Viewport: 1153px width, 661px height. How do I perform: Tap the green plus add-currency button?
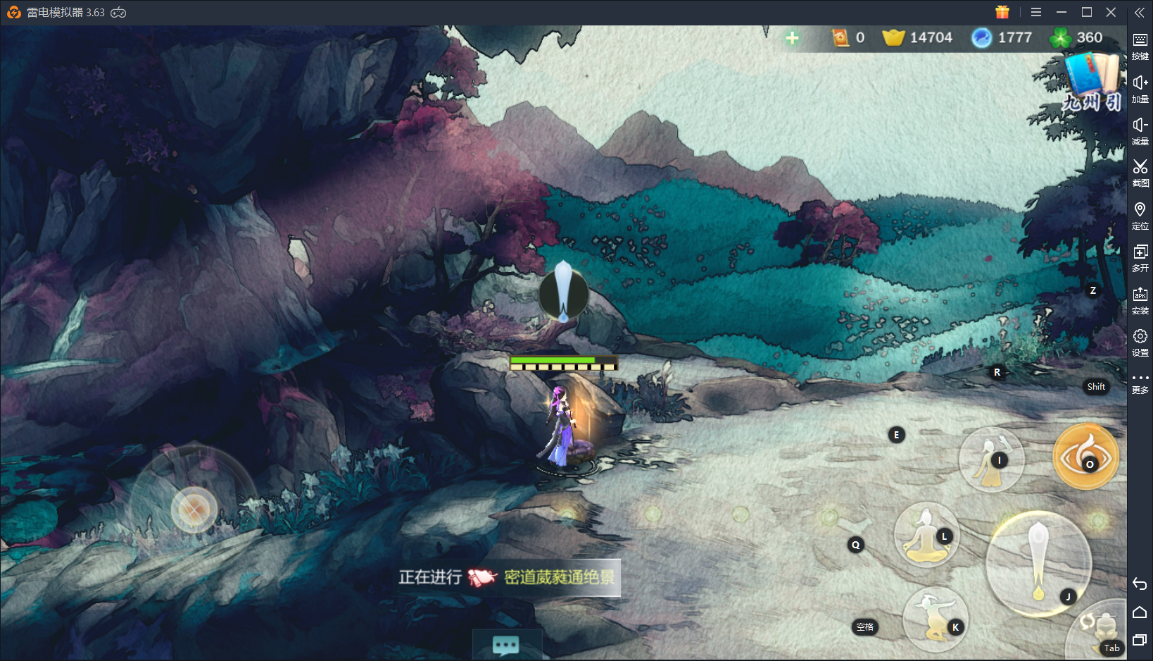792,38
